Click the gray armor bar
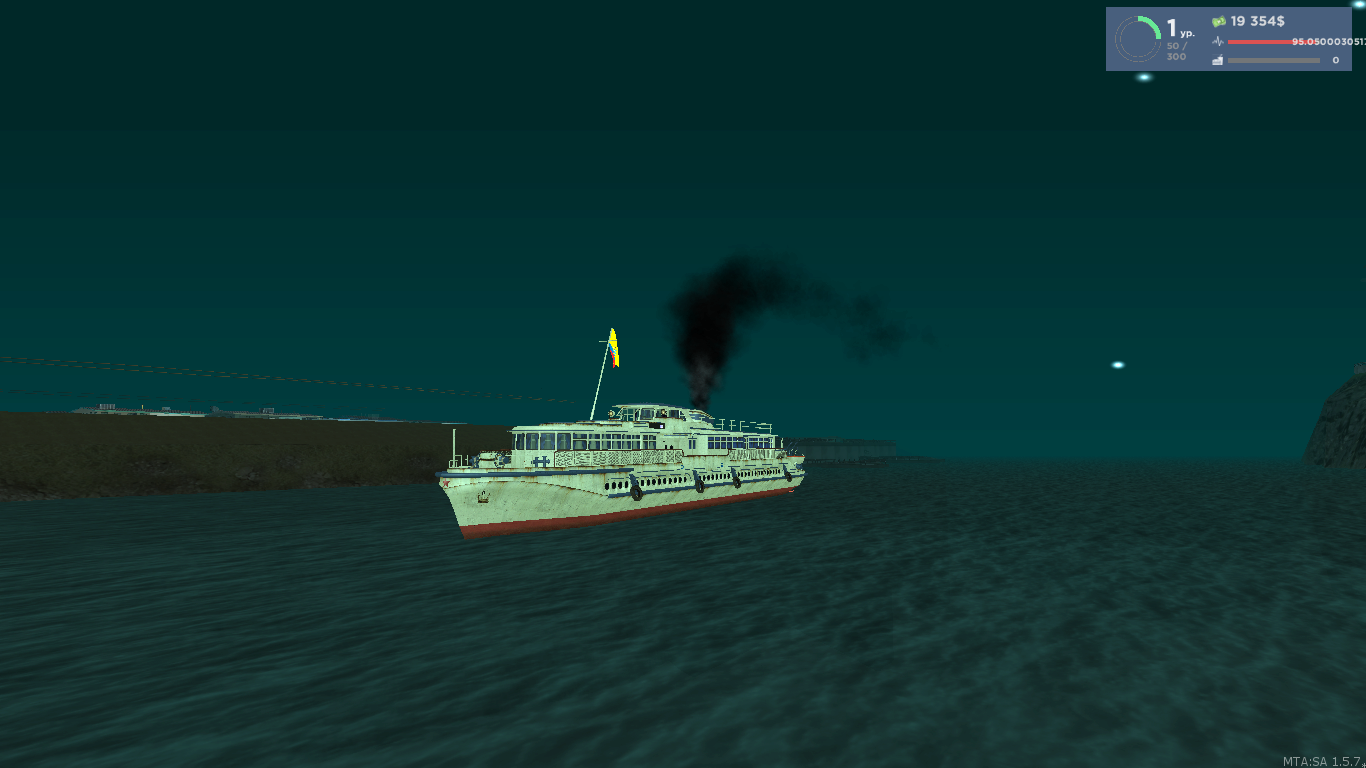 (1272, 60)
